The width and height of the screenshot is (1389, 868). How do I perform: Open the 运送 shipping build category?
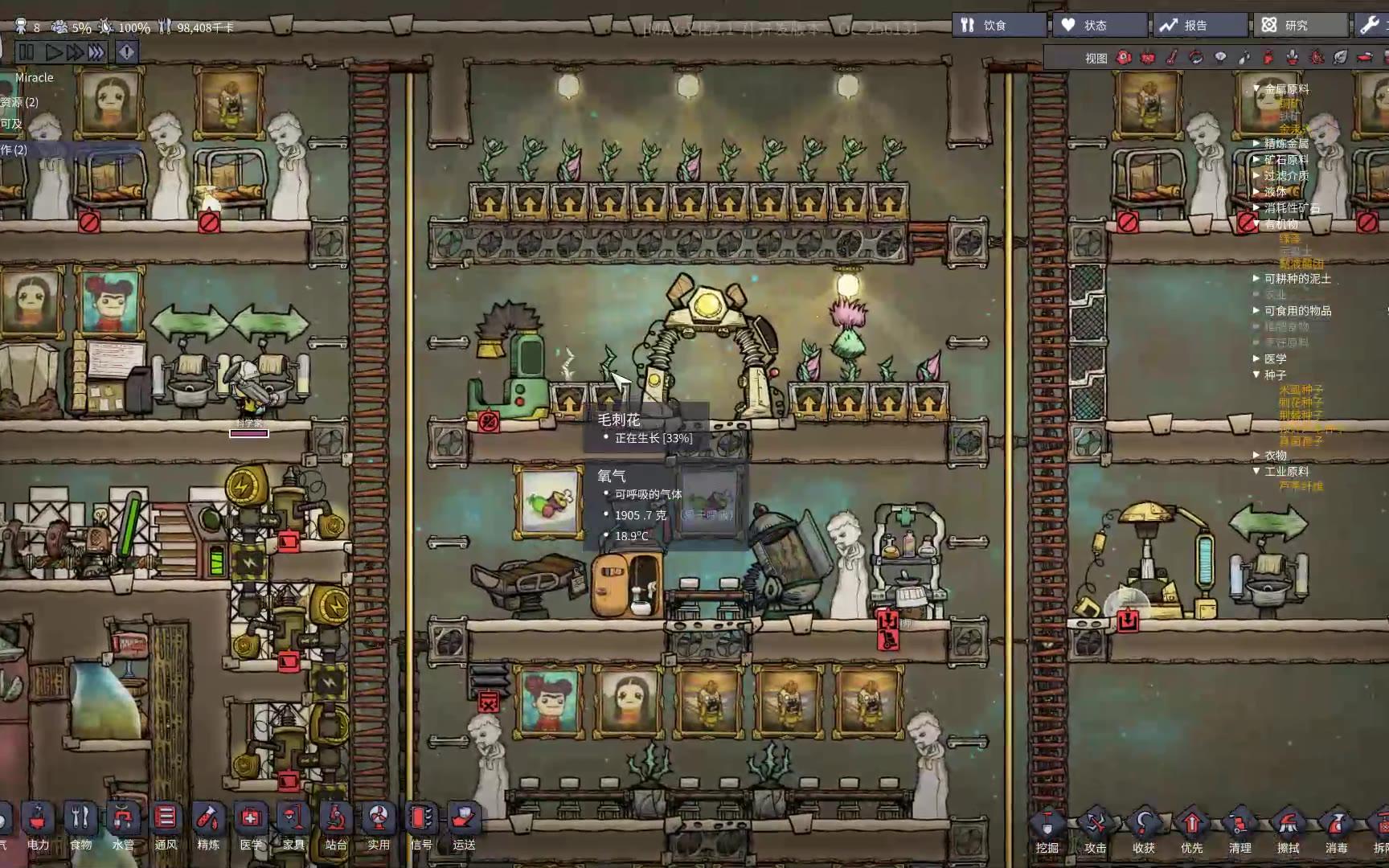[464, 825]
